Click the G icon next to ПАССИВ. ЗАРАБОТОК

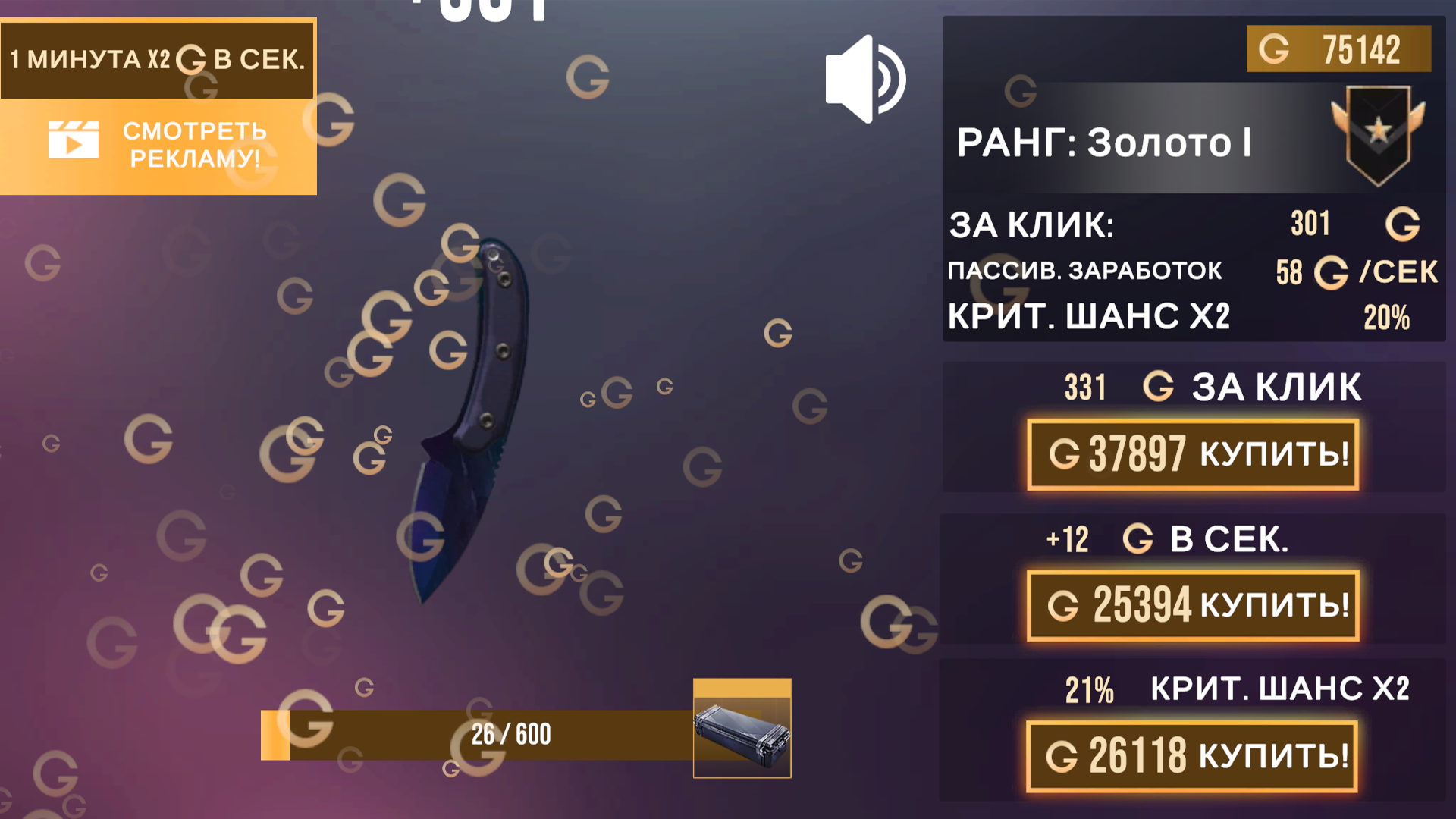[x=1332, y=273]
